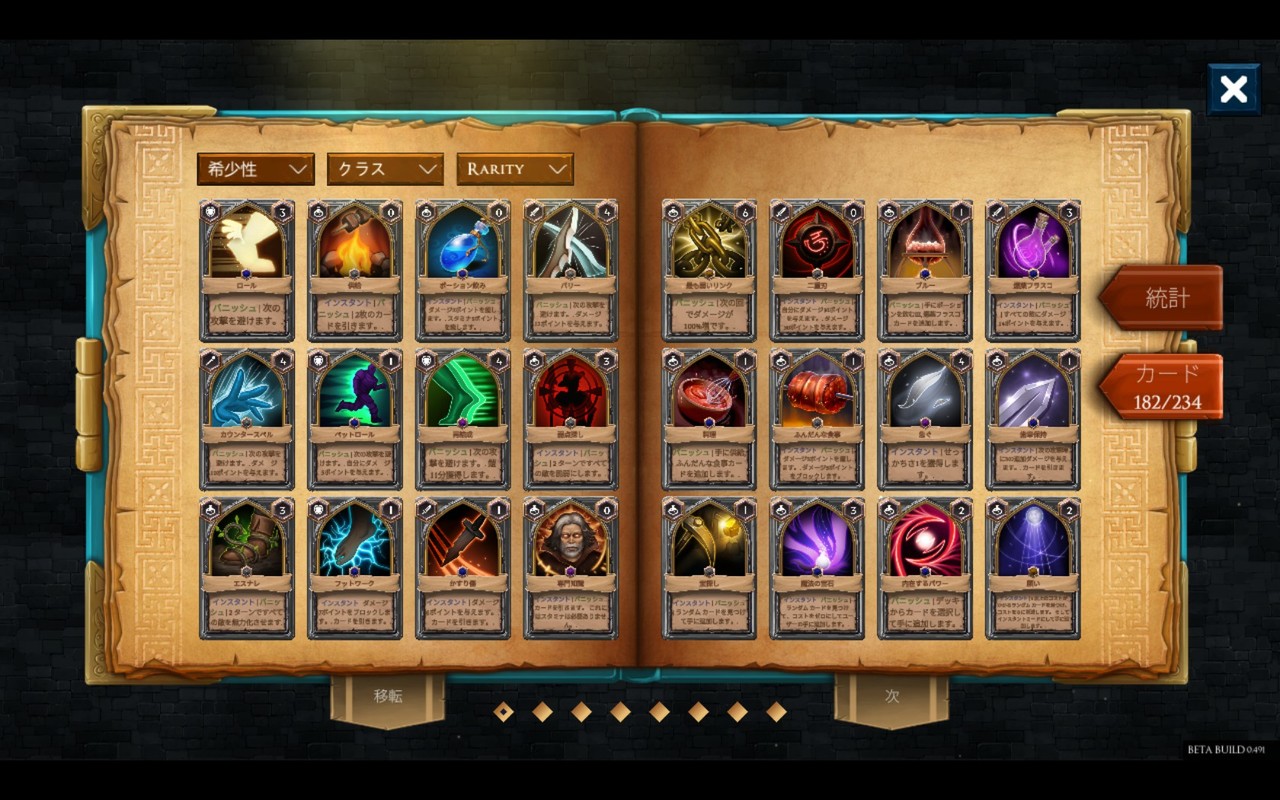
Task: Select the エスナレ vine-wrapped boot card
Action: click(247, 568)
